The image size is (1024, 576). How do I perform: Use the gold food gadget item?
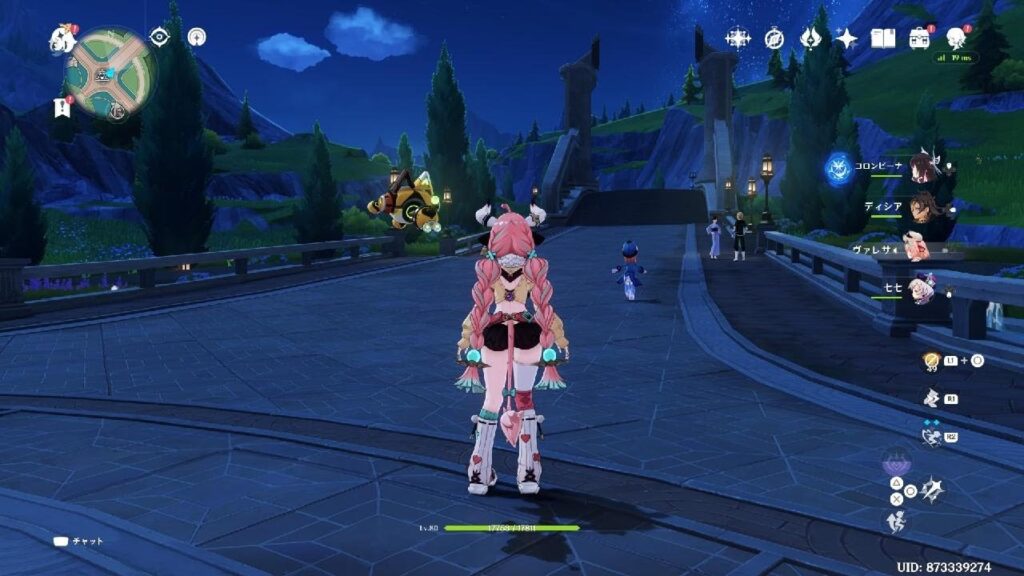tap(931, 361)
